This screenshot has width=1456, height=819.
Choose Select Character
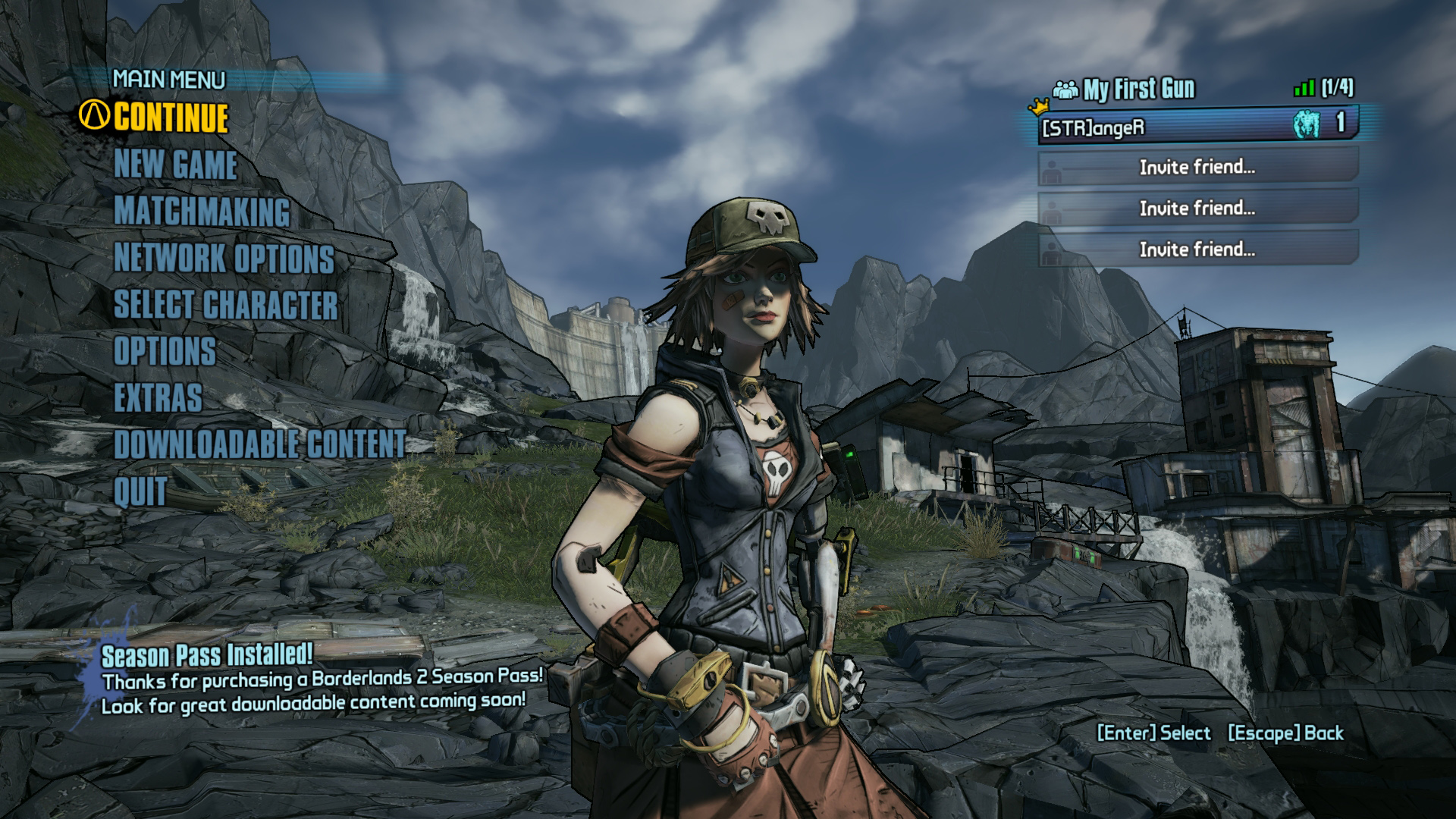[x=225, y=305]
